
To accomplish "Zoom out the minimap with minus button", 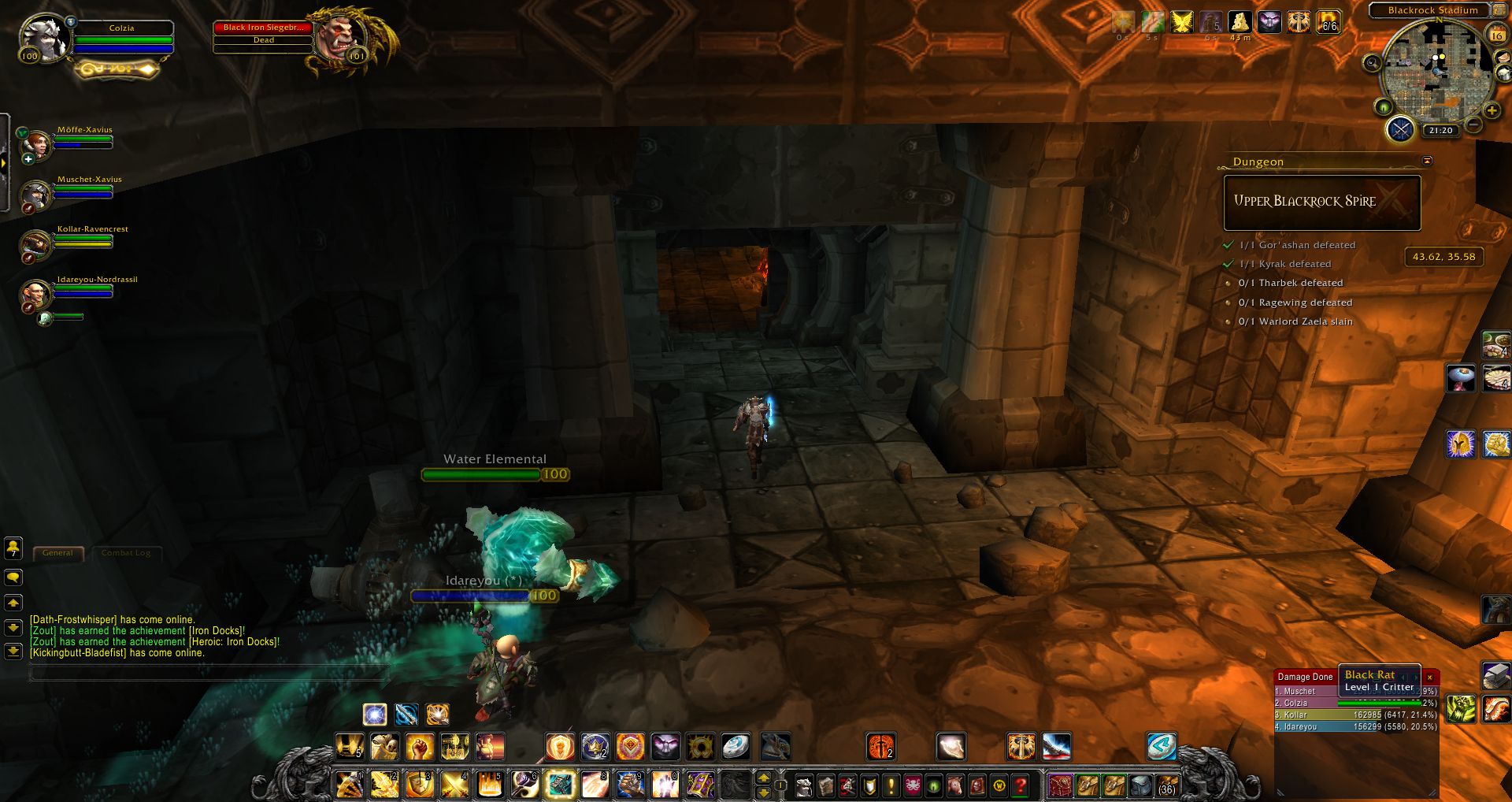I will click(1474, 124).
